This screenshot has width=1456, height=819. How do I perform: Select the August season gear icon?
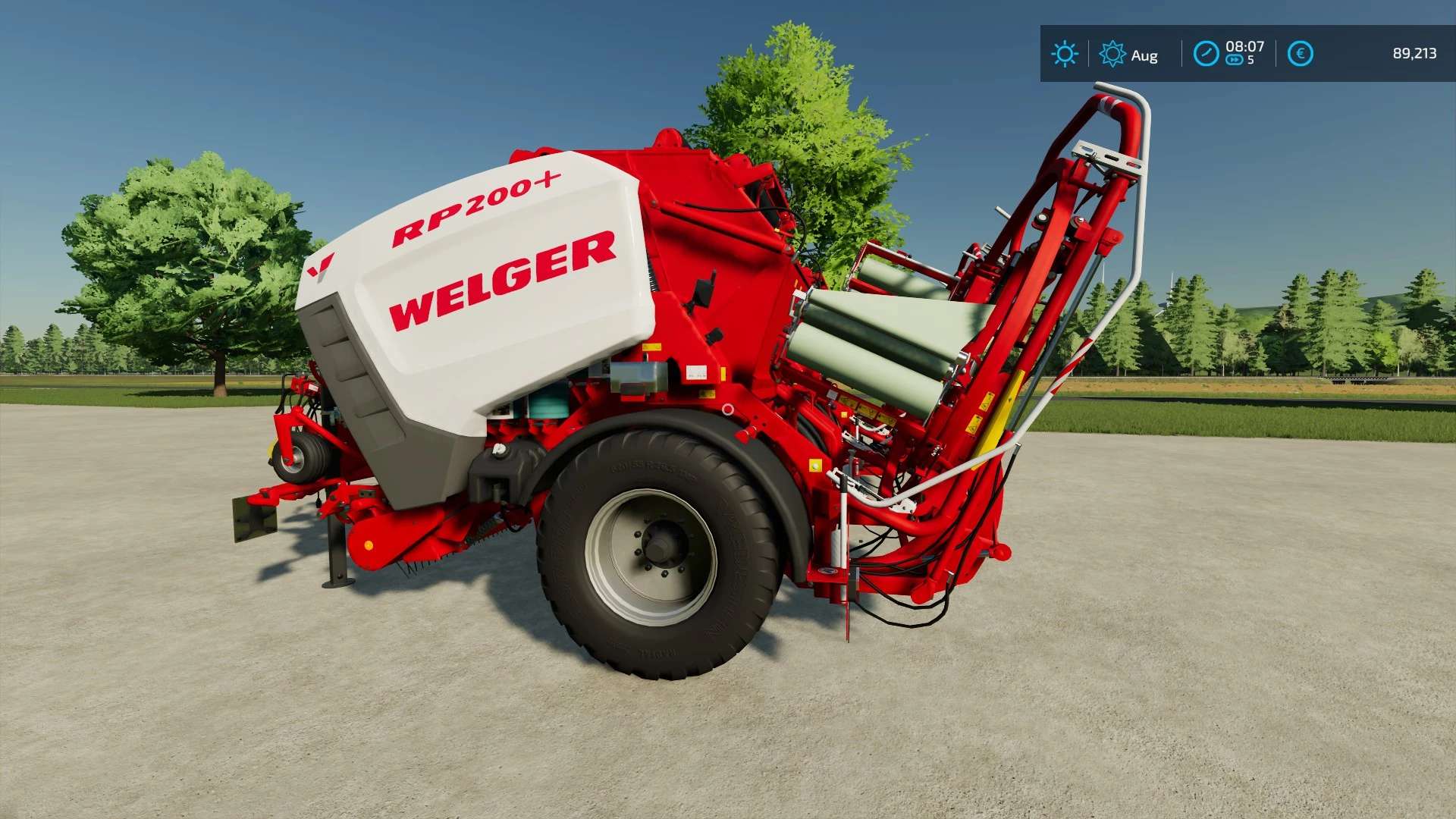pyautogui.click(x=1112, y=54)
